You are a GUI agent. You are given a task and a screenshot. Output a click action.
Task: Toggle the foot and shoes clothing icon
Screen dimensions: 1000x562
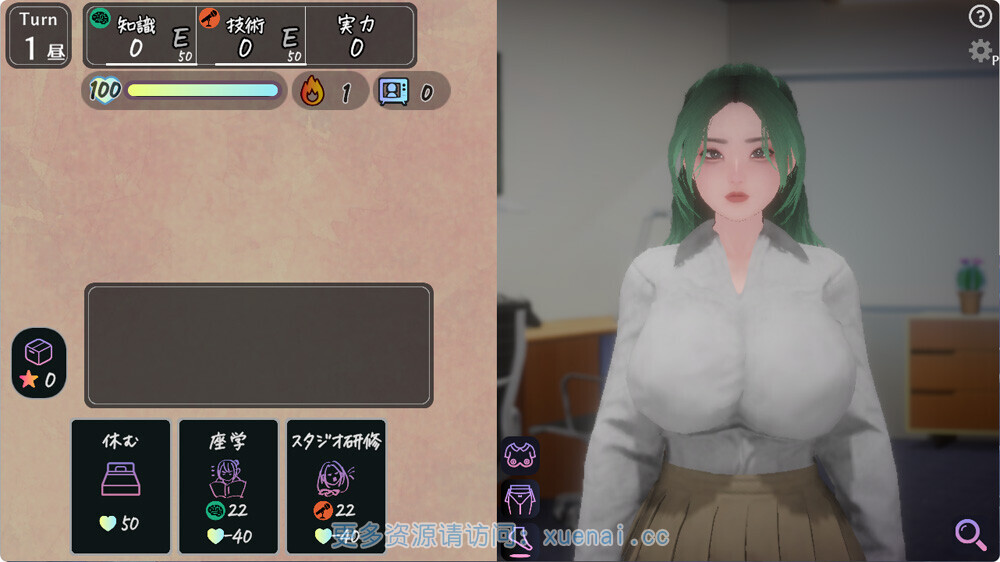pos(519,540)
